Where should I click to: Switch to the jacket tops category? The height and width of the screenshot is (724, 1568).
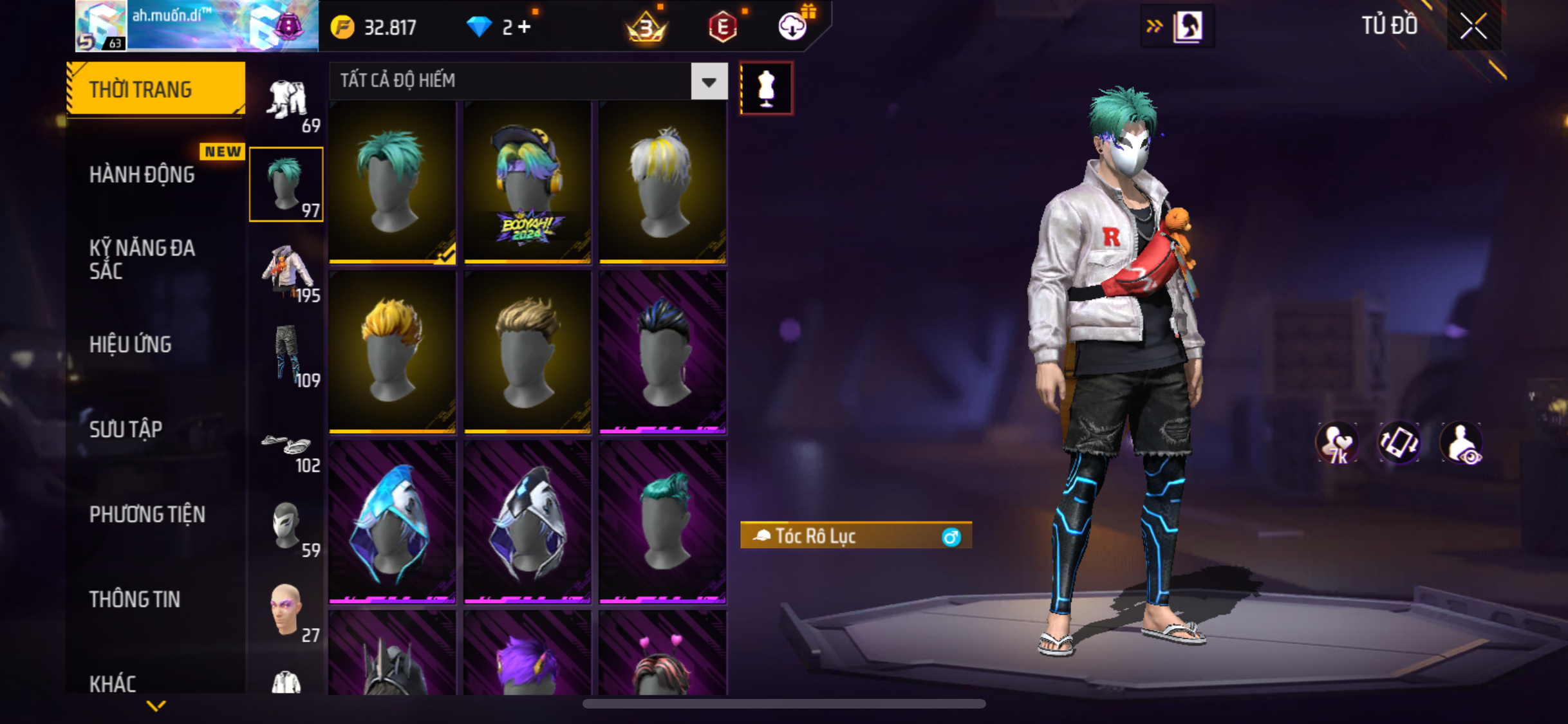[287, 274]
